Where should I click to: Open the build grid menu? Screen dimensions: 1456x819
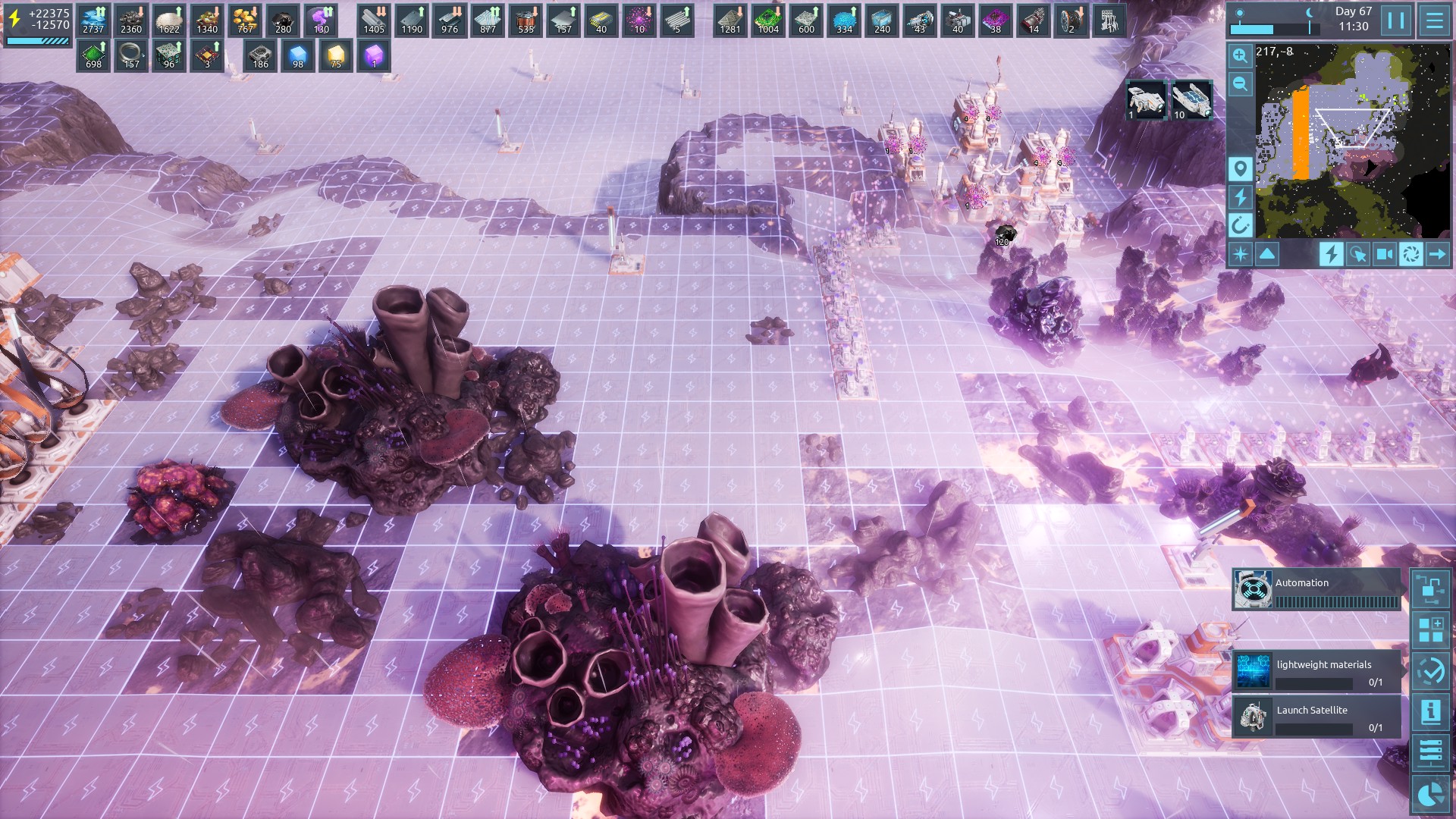pyautogui.click(x=1430, y=629)
